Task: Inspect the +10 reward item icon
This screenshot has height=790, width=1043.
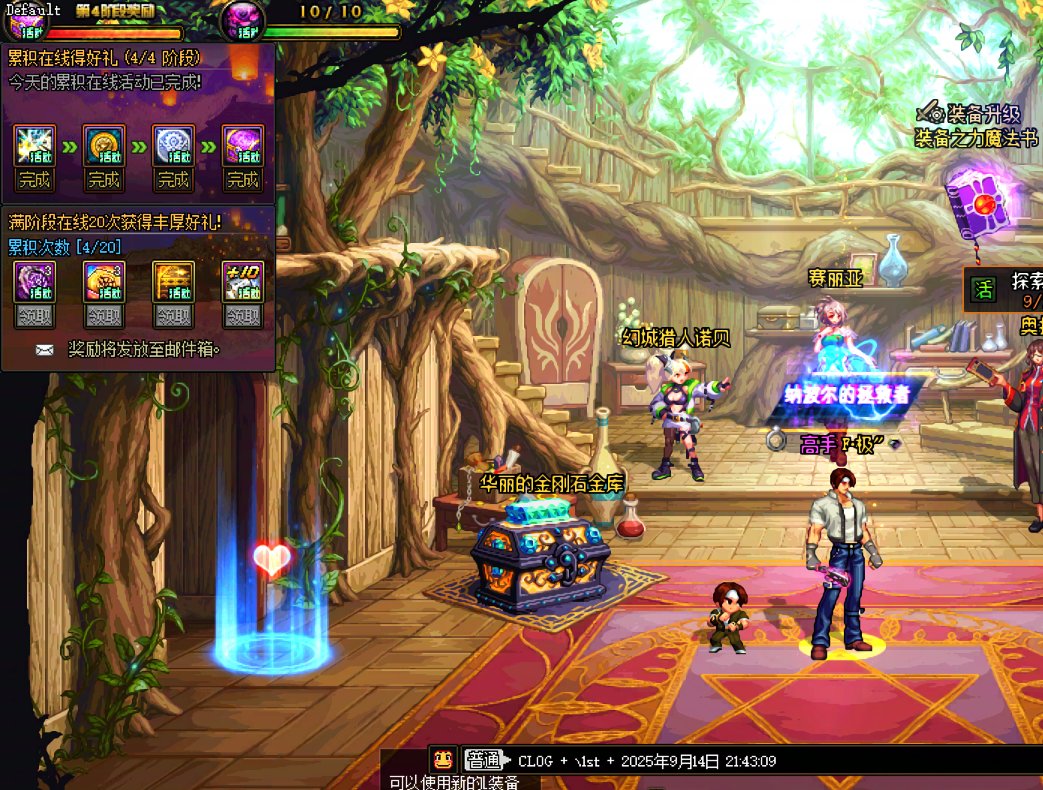Action: coord(243,282)
